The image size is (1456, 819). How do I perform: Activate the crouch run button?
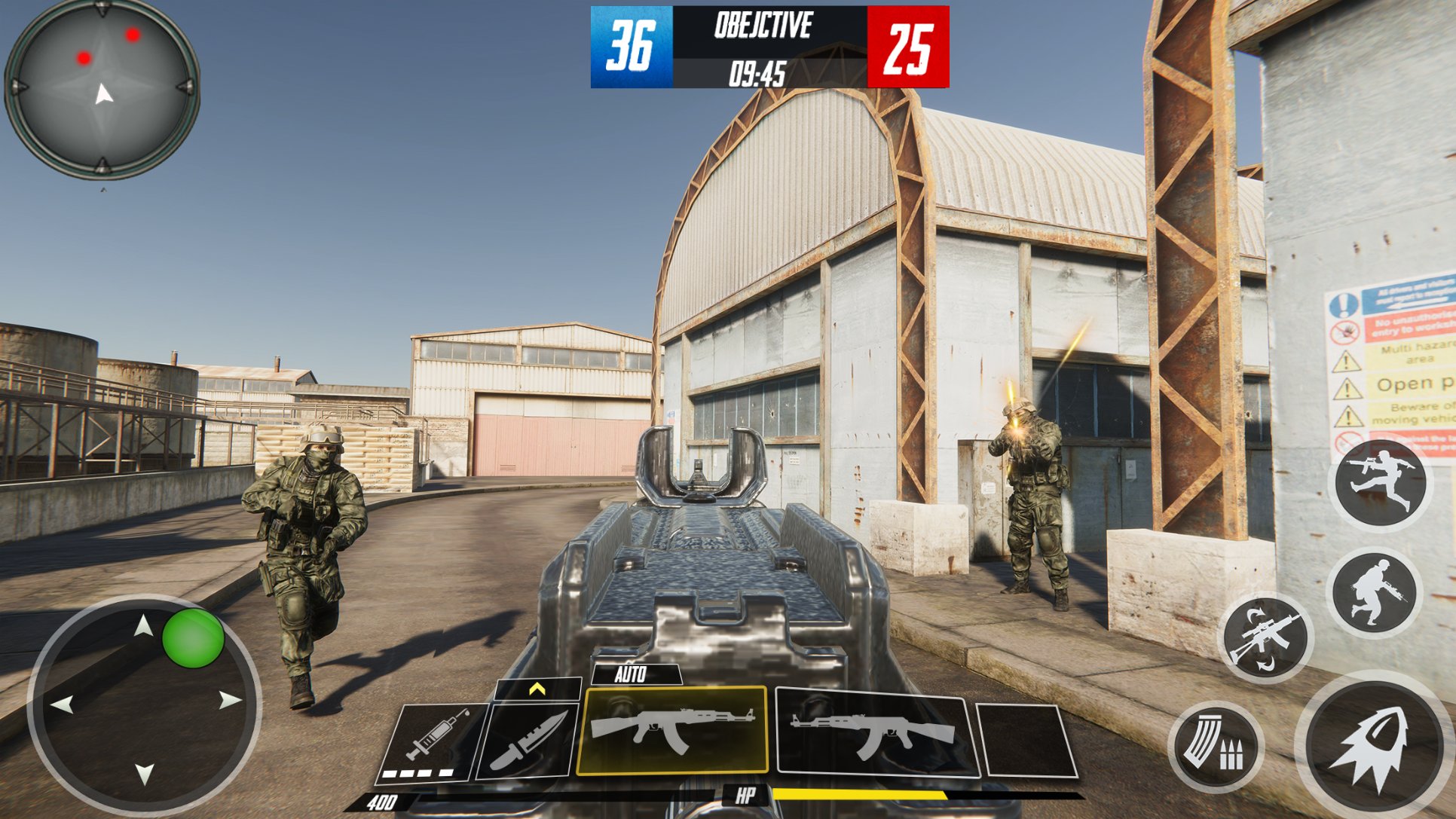[x=1374, y=591]
